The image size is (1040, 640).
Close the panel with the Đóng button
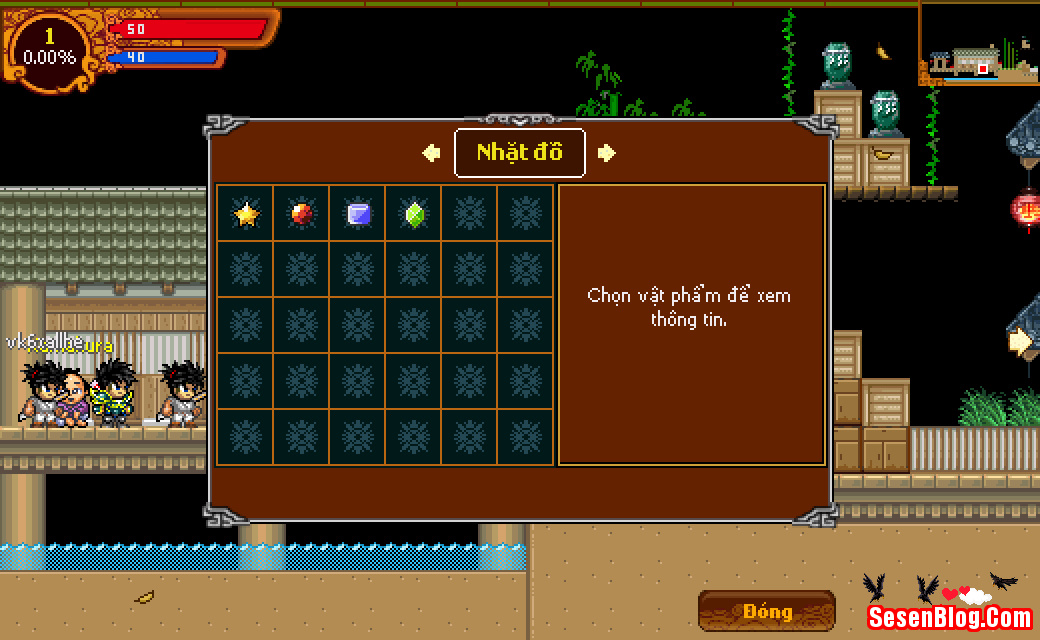767,611
